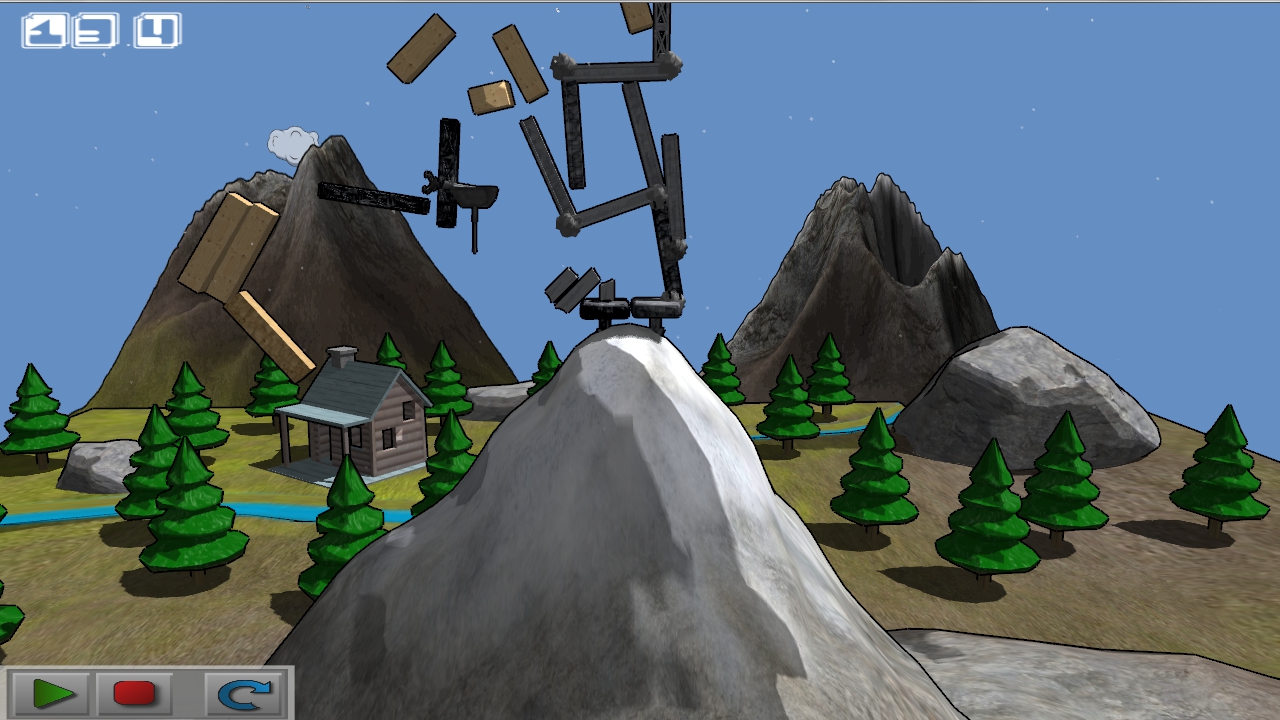Screen dimensions: 1280x720
Task: Select the "4" icon in the top-left corner
Action: [x=159, y=30]
